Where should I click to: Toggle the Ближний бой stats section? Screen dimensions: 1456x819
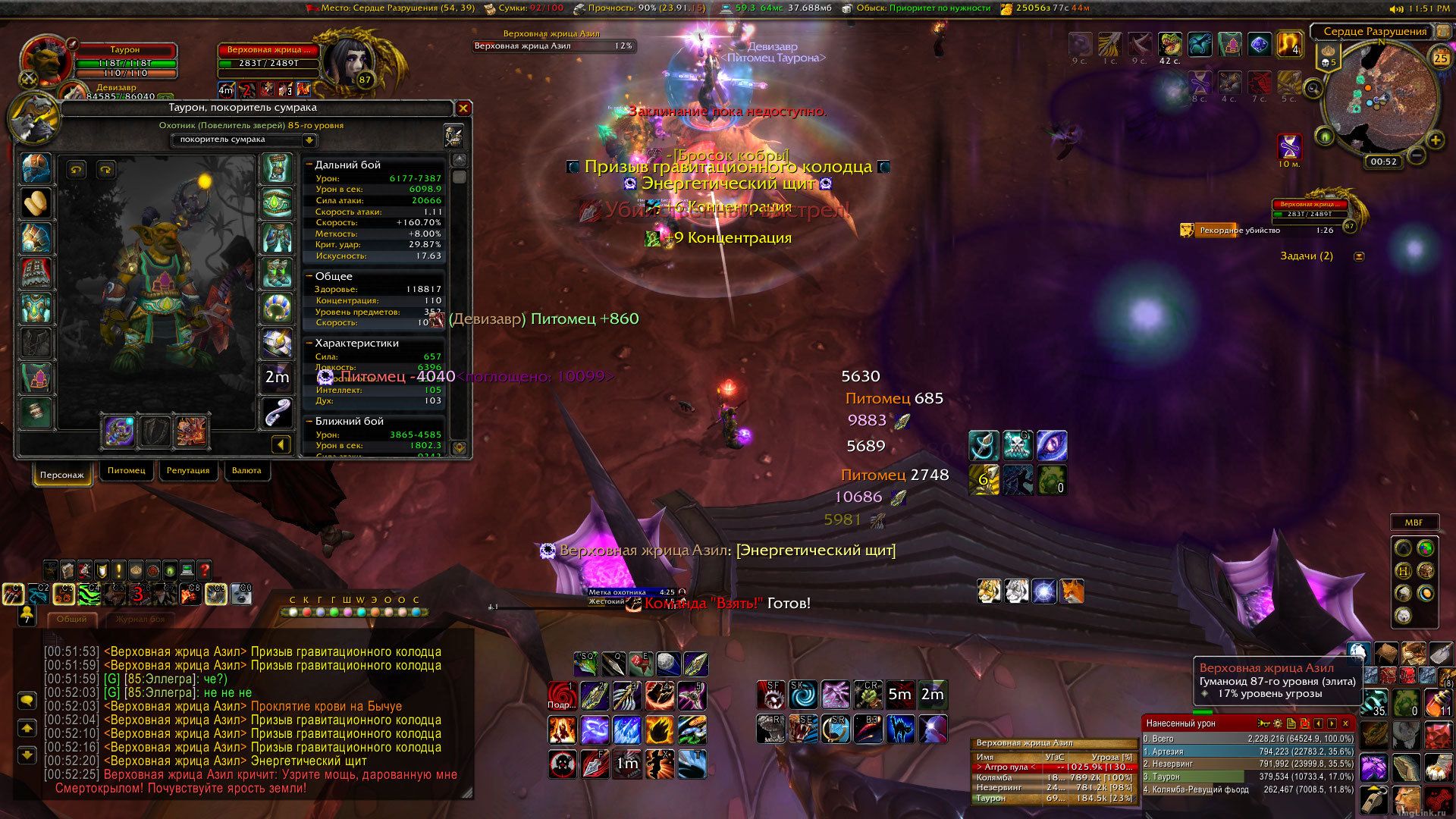(309, 421)
